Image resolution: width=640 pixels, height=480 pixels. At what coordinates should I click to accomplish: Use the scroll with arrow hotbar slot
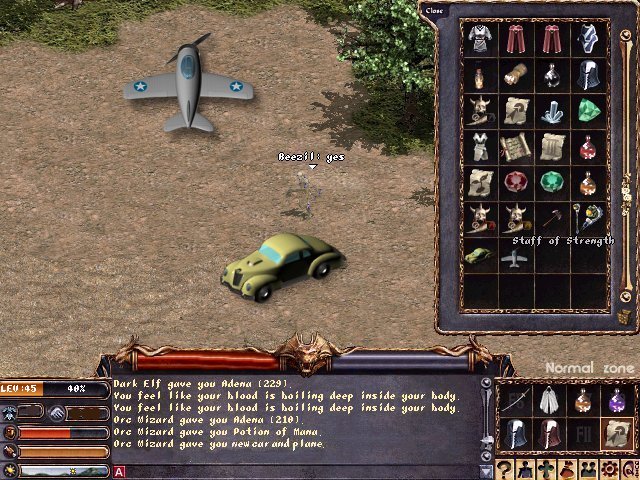click(619, 435)
